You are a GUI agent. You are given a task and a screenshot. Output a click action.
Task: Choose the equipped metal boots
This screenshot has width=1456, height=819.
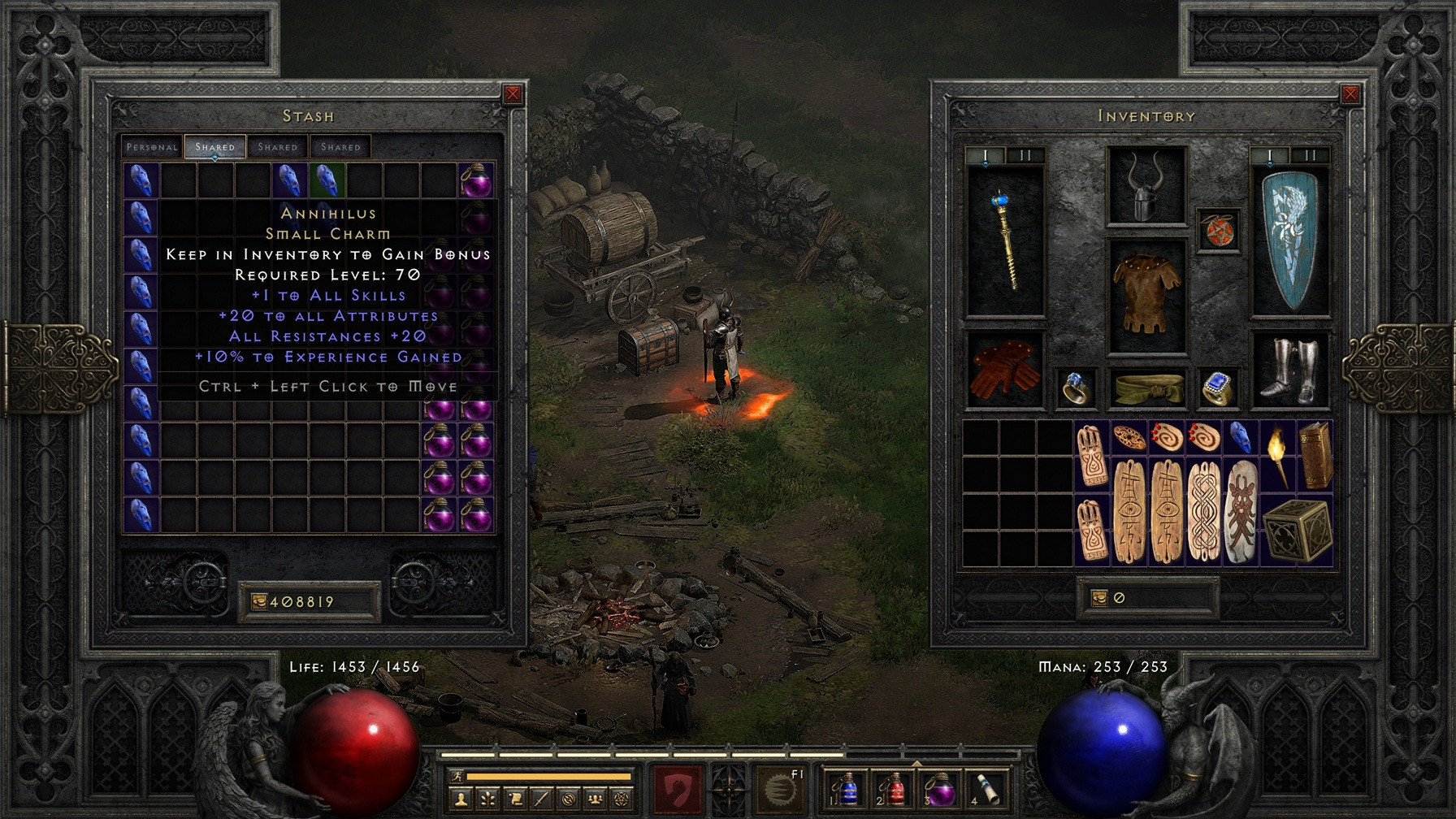pos(1290,370)
